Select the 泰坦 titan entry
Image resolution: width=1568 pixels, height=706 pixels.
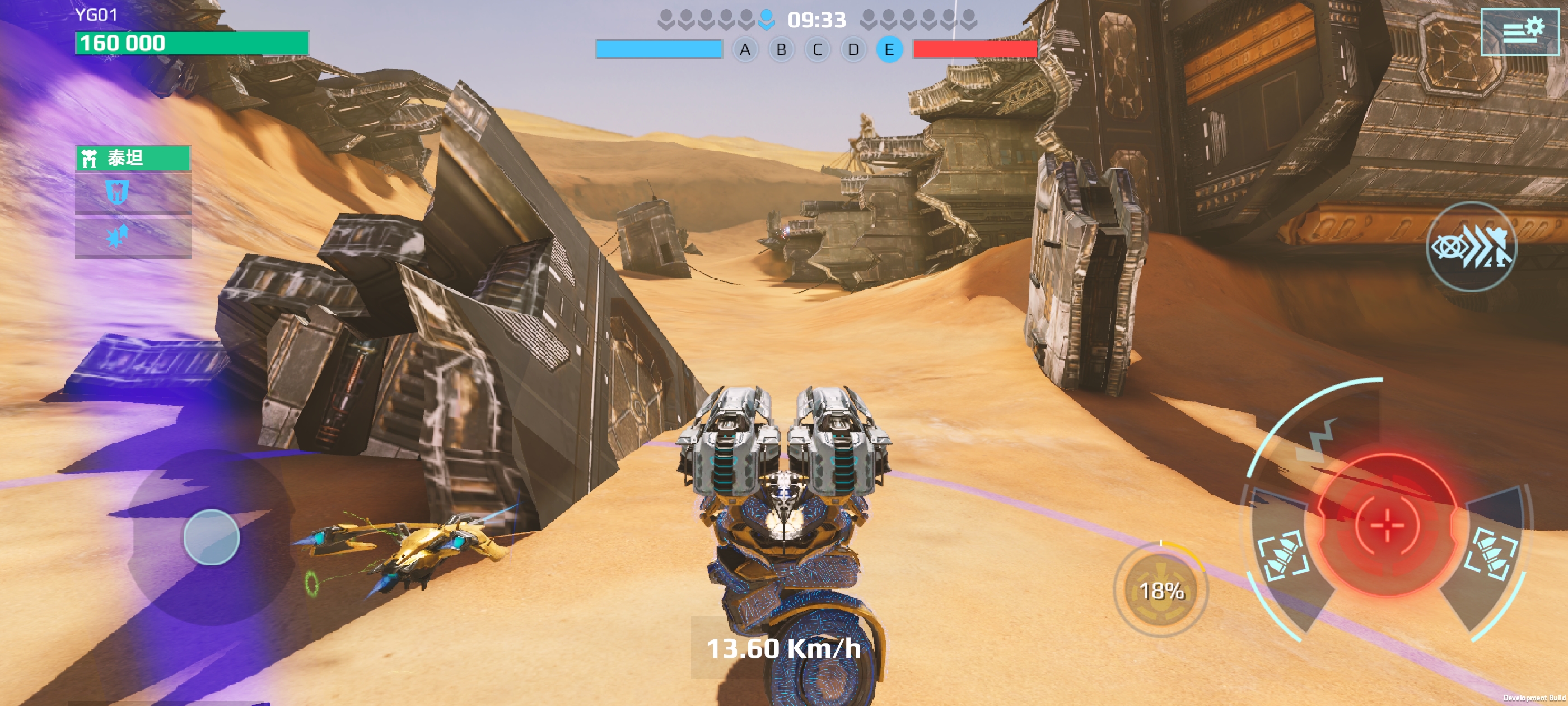[133, 159]
